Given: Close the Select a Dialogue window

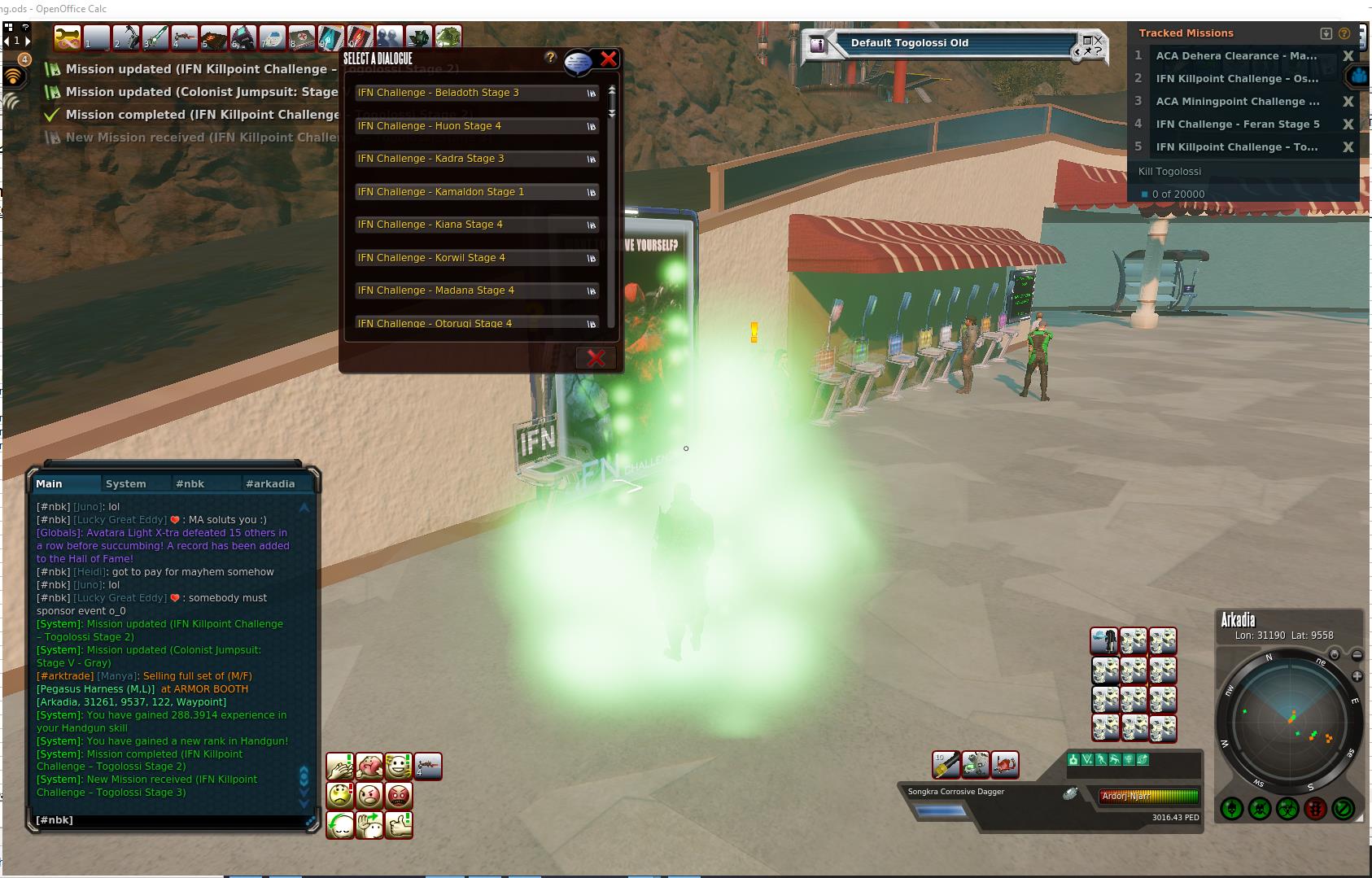Looking at the screenshot, I should [x=608, y=59].
